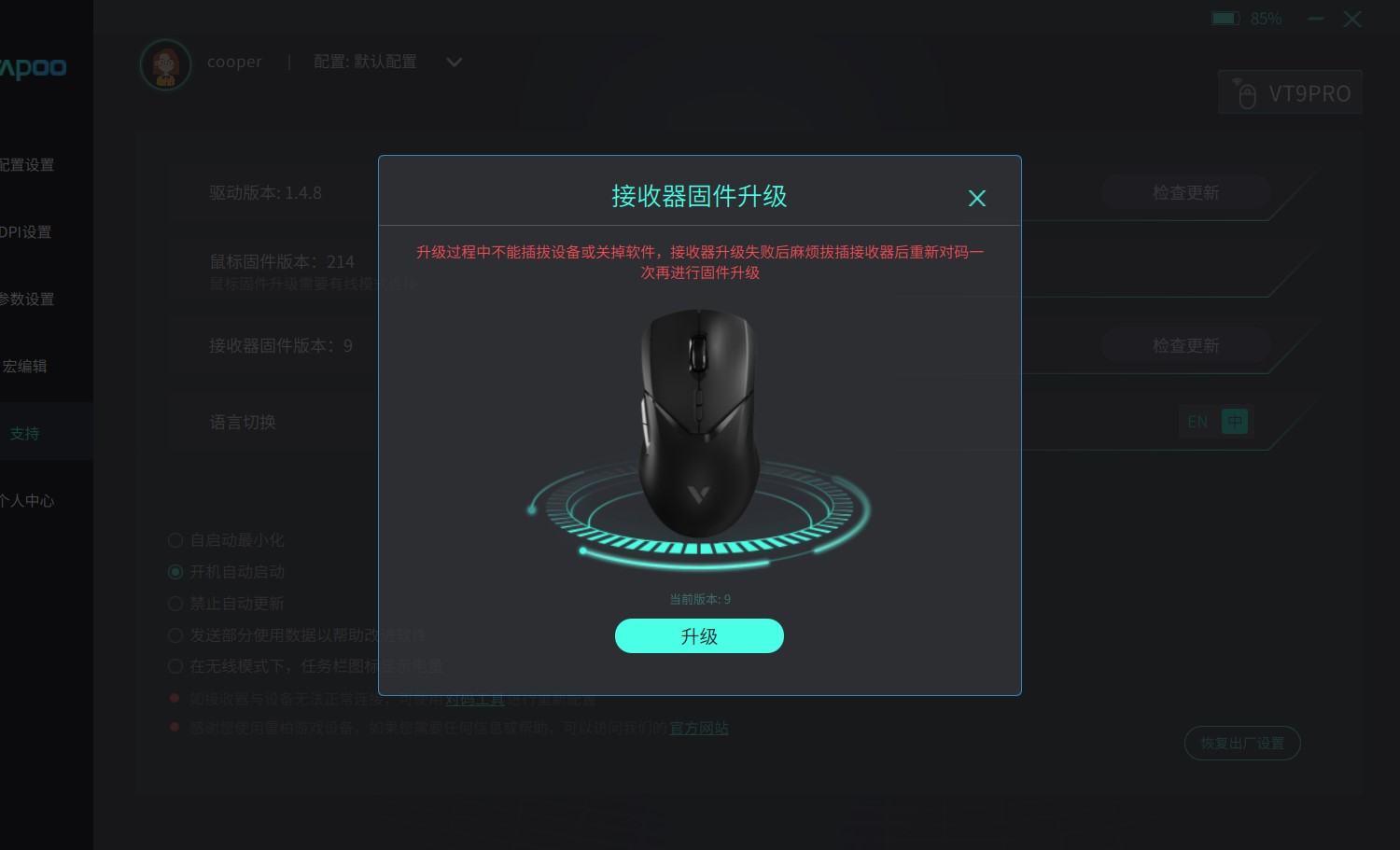The width and height of the screenshot is (1400, 850).
Task: Open the Rapoo logo home screen
Action: (34, 68)
